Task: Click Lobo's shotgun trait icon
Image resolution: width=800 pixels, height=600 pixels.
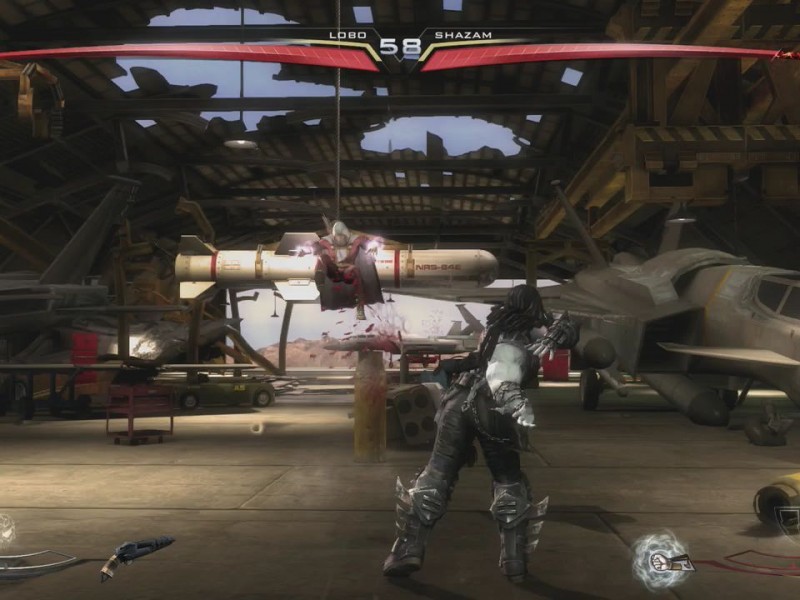Action: click(136, 554)
